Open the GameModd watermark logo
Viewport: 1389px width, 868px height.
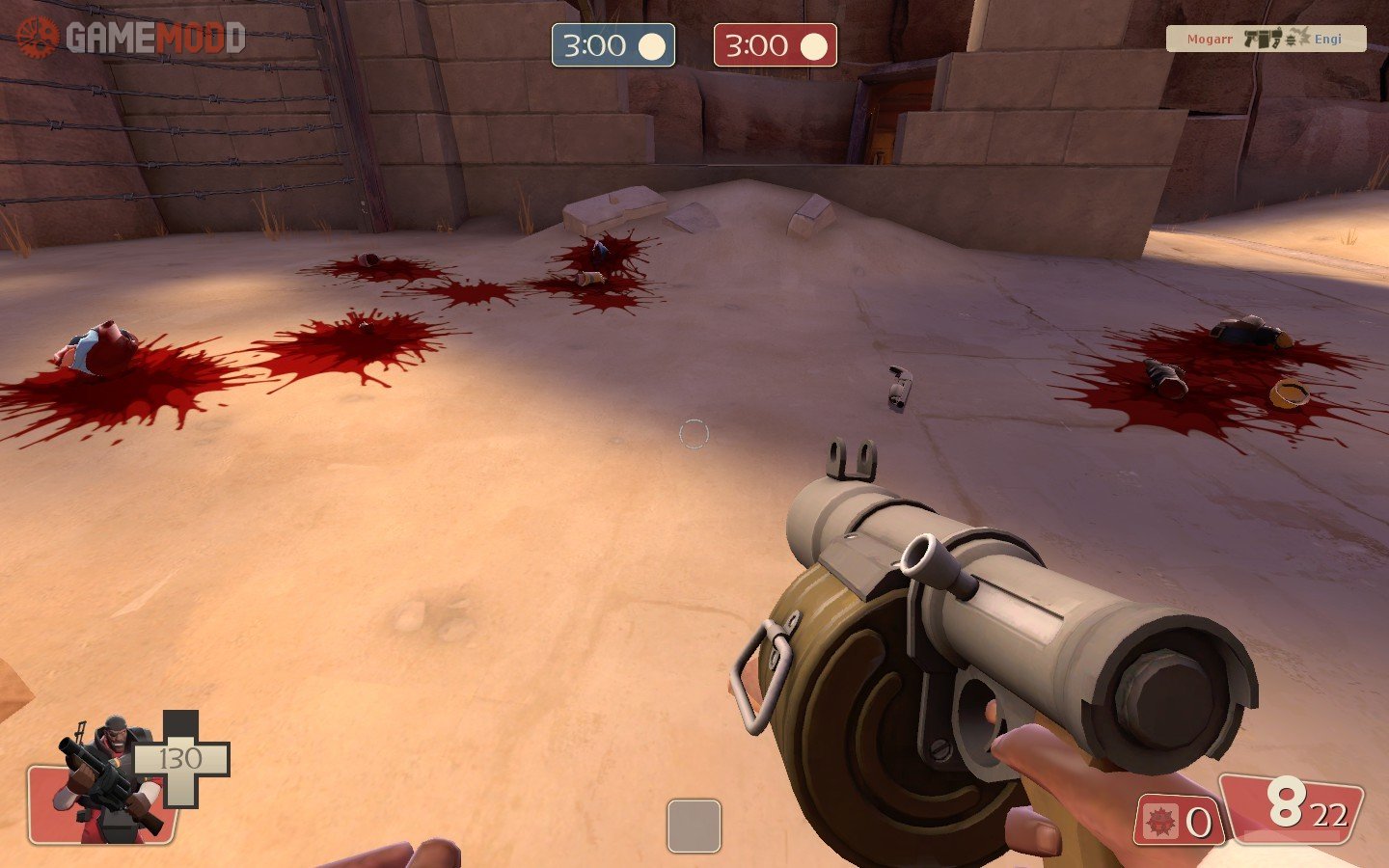(x=130, y=38)
